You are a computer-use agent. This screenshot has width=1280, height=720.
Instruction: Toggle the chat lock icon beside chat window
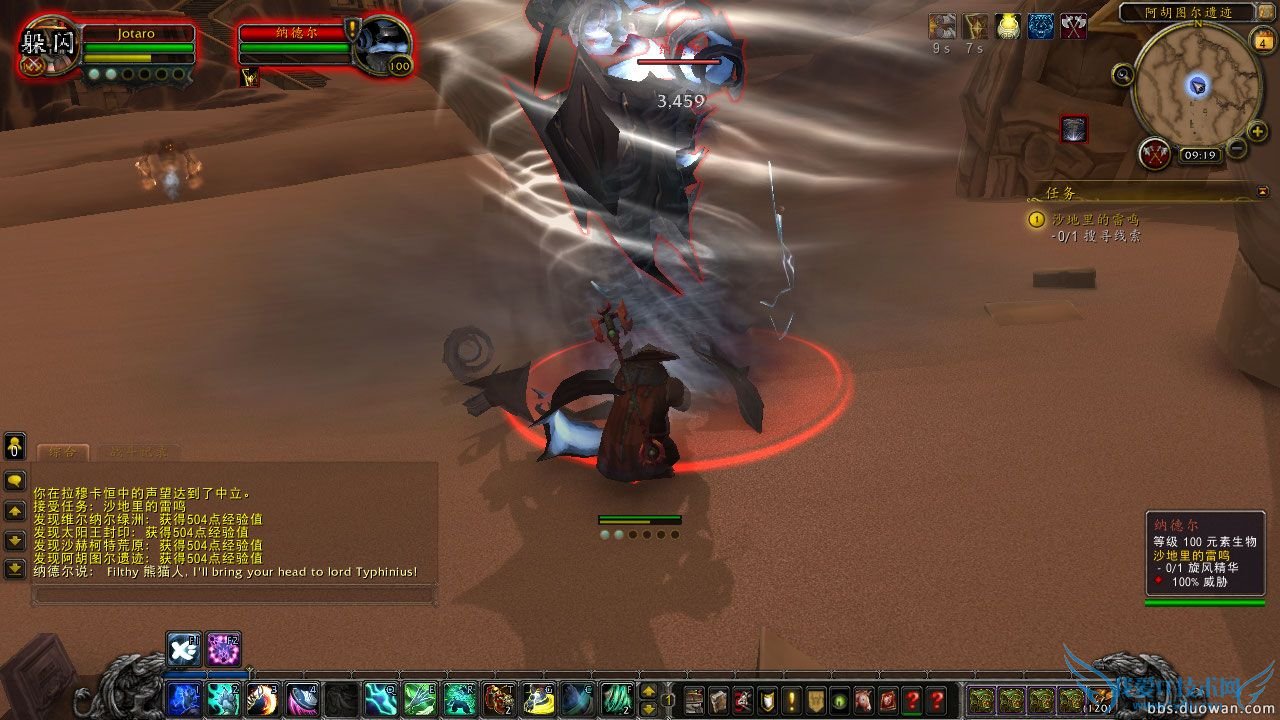[13, 448]
